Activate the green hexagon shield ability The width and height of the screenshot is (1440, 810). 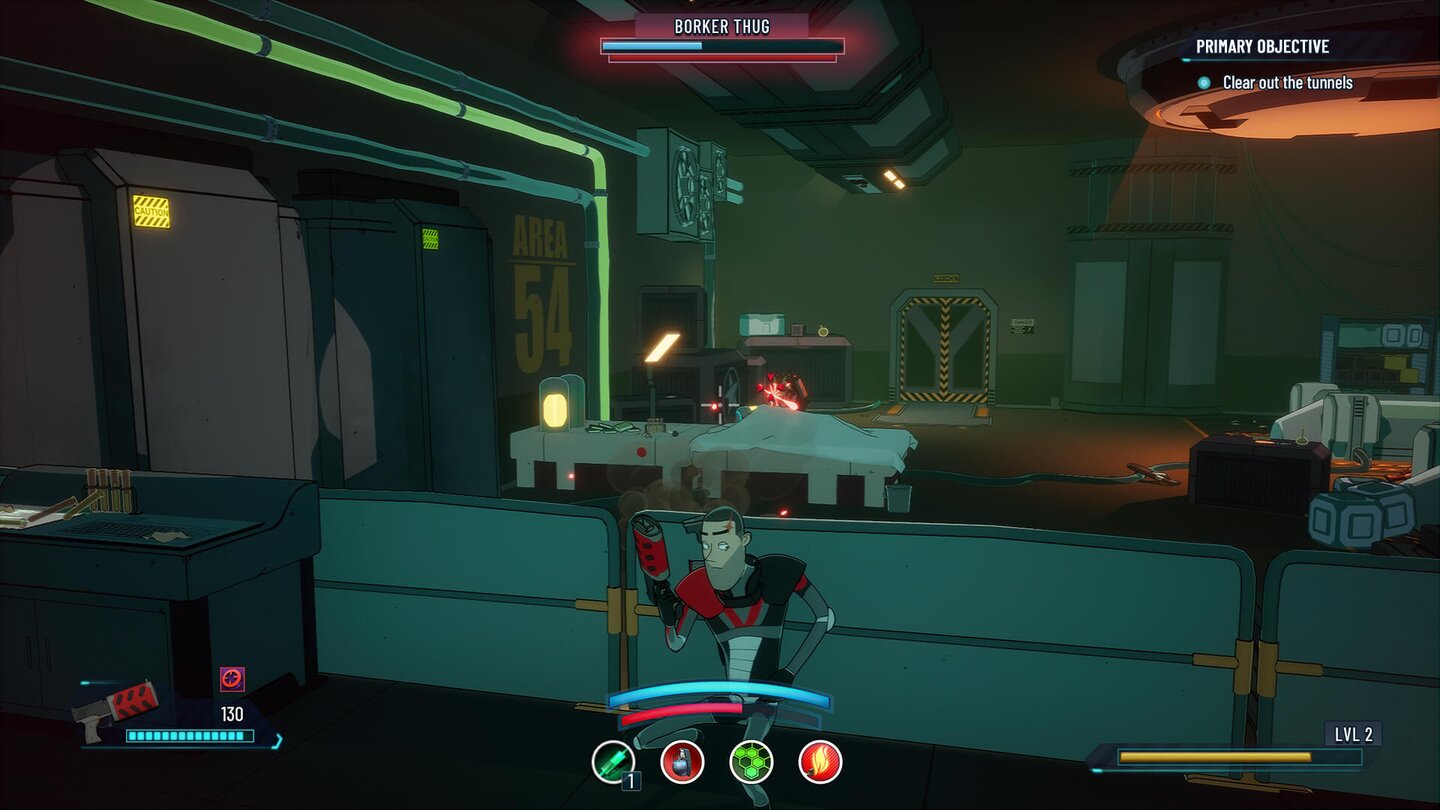(x=751, y=762)
